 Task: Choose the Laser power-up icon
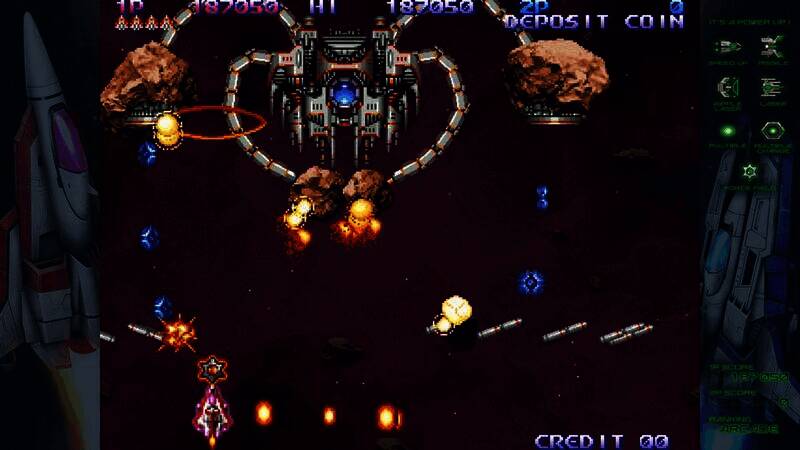[771, 87]
